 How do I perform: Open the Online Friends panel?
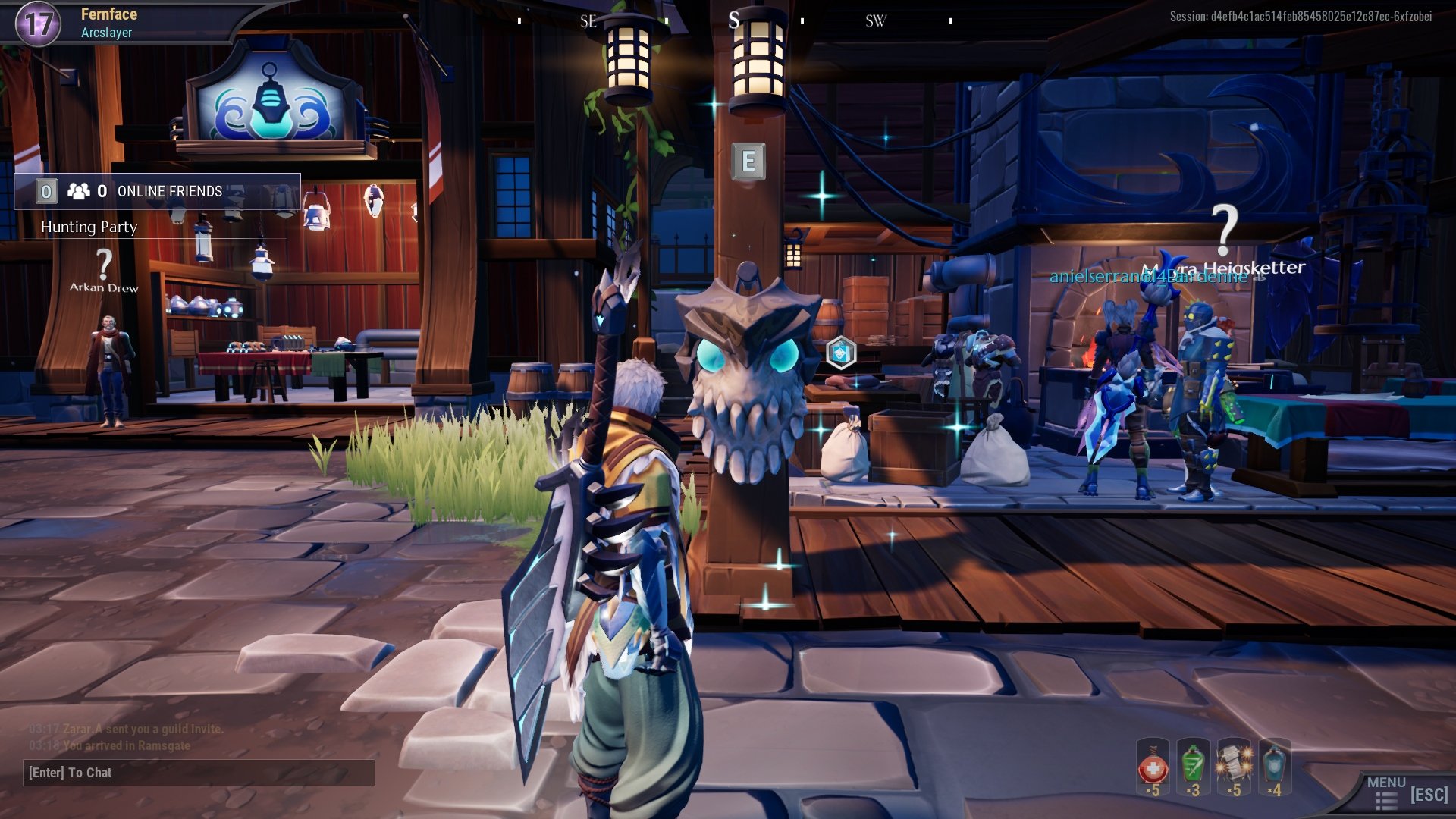coord(157,191)
